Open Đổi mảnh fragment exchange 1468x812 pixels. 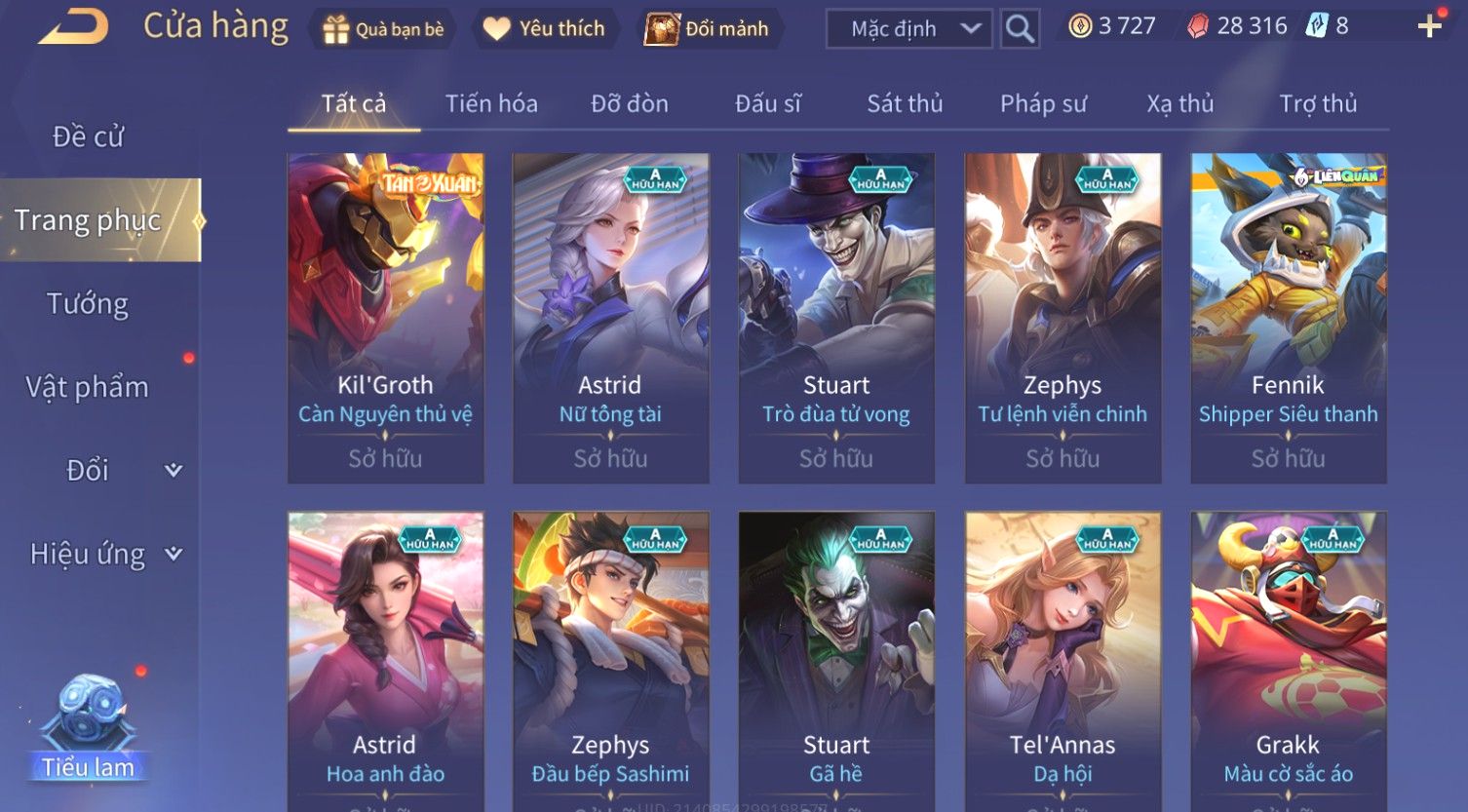[x=707, y=29]
